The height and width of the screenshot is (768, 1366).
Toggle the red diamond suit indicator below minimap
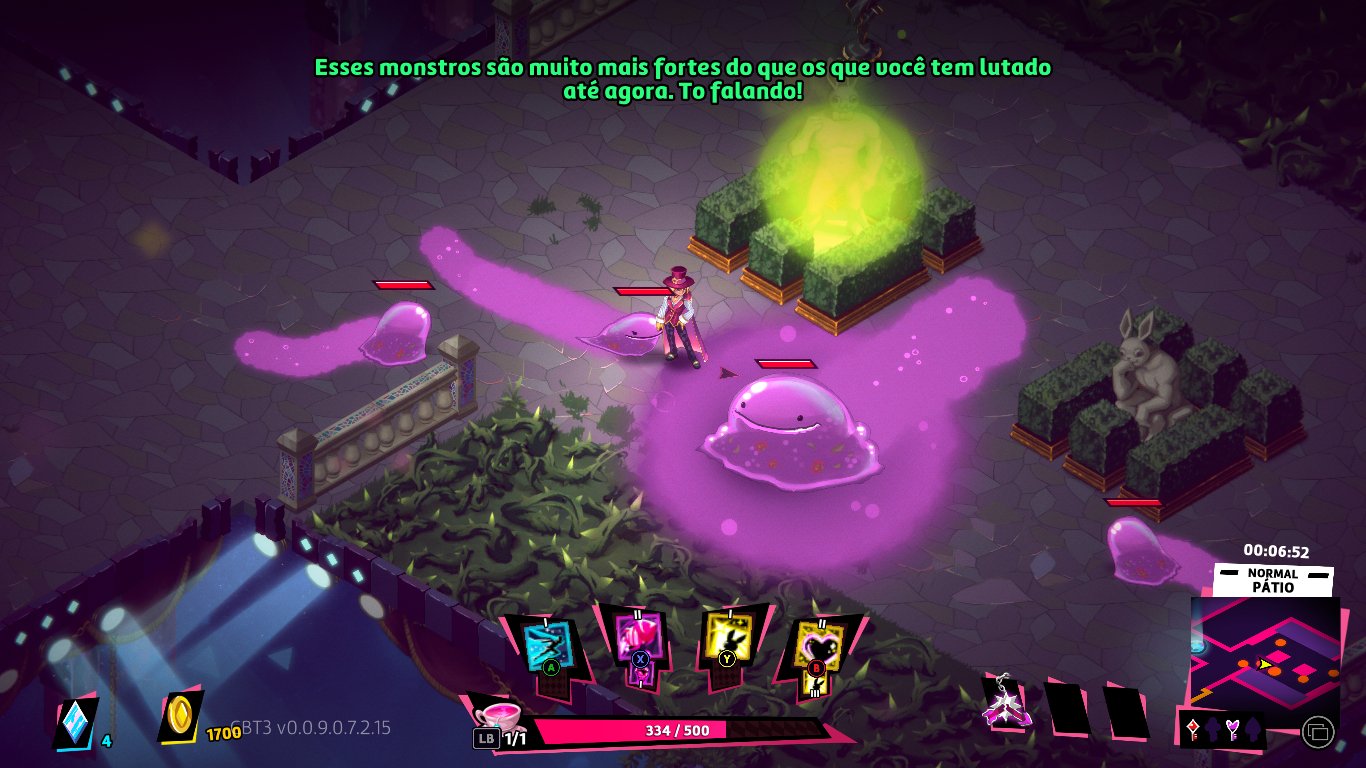(1192, 727)
